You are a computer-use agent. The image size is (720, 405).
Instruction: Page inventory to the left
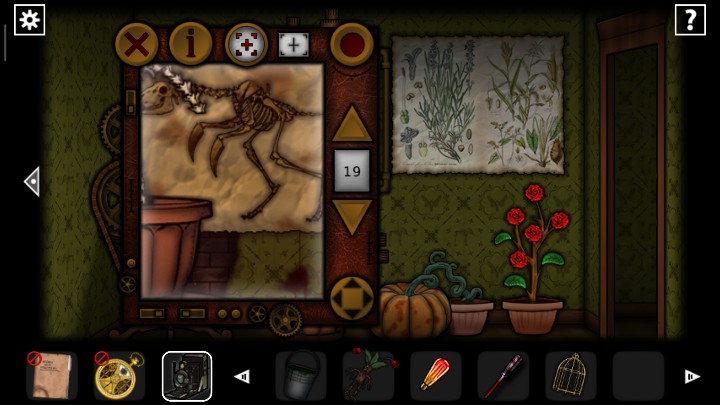pos(241,377)
